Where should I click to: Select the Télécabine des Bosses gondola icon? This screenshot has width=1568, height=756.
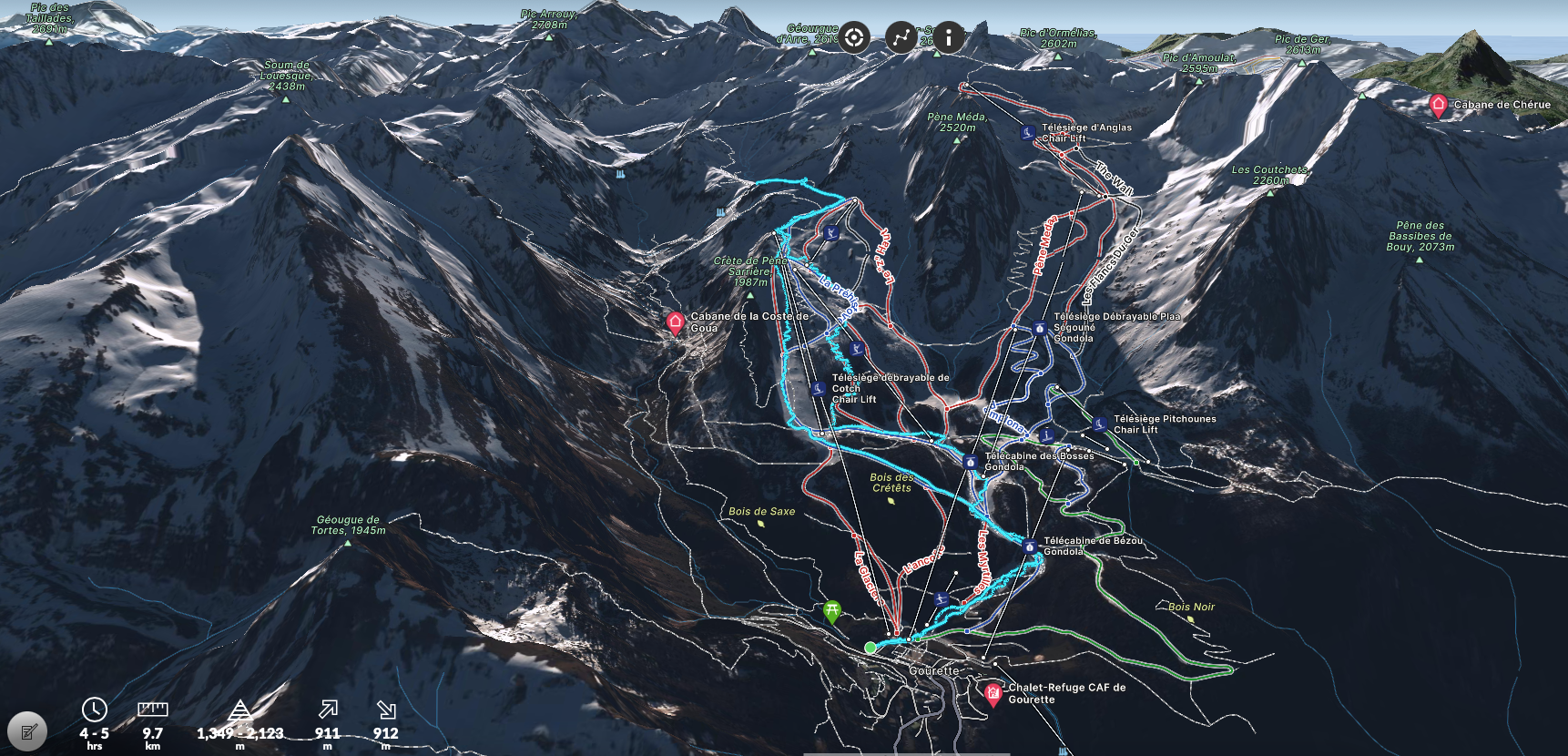[971, 462]
